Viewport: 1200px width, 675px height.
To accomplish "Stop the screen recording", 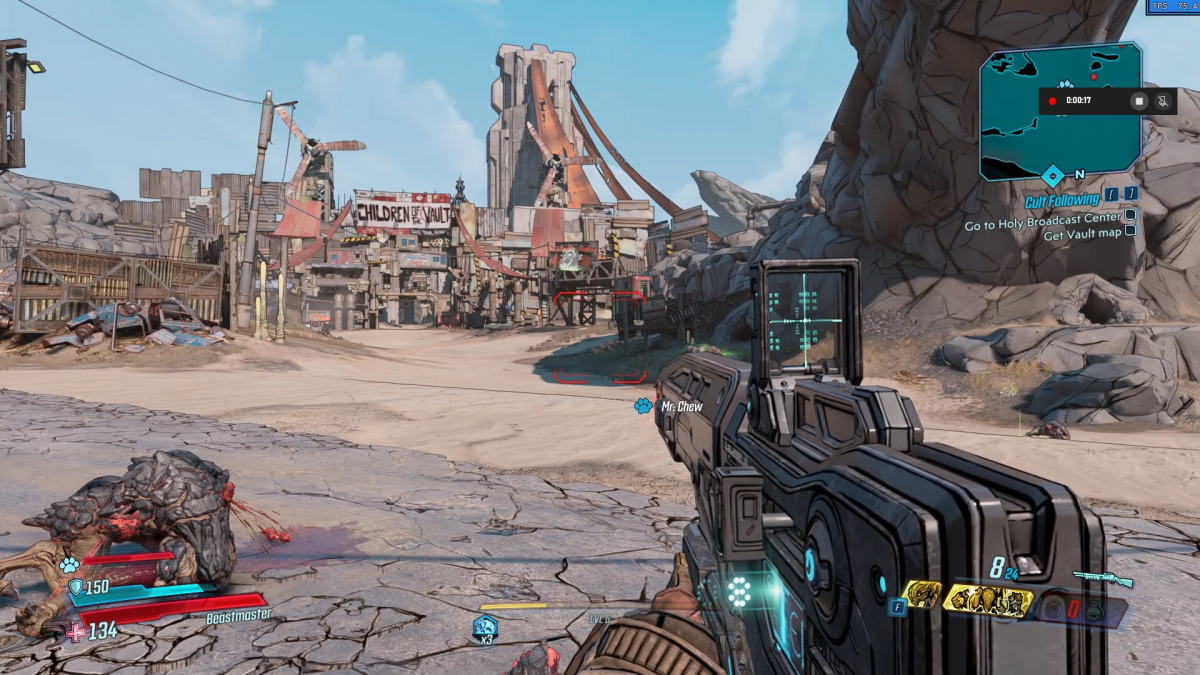I will tap(1138, 101).
